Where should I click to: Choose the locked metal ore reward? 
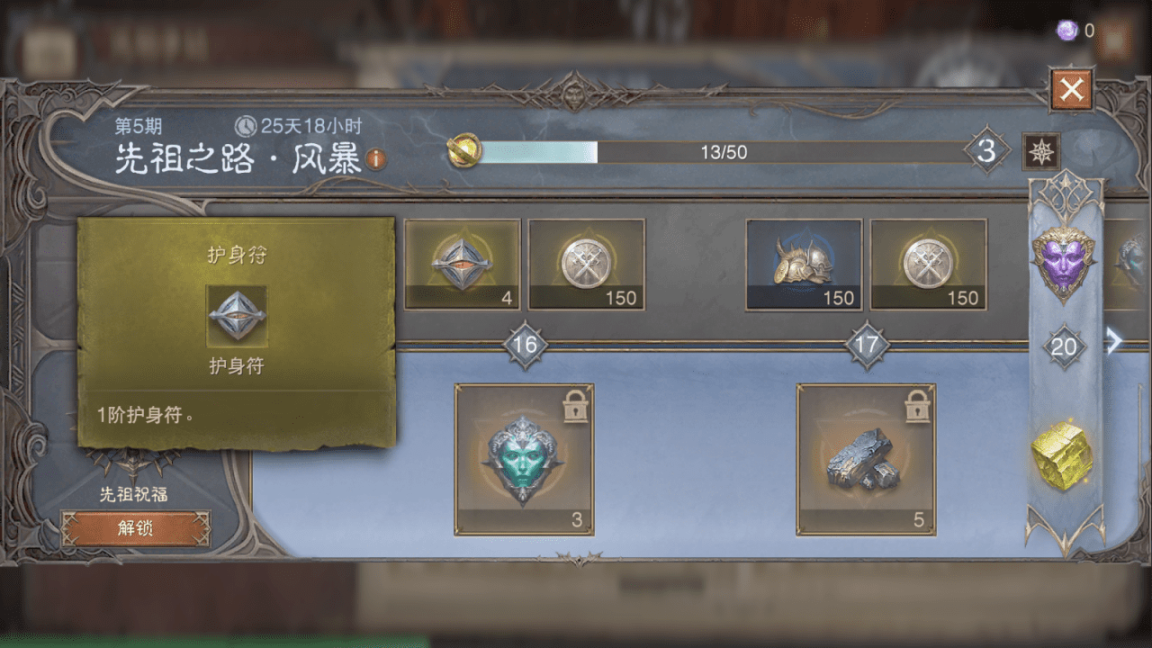(x=865, y=460)
